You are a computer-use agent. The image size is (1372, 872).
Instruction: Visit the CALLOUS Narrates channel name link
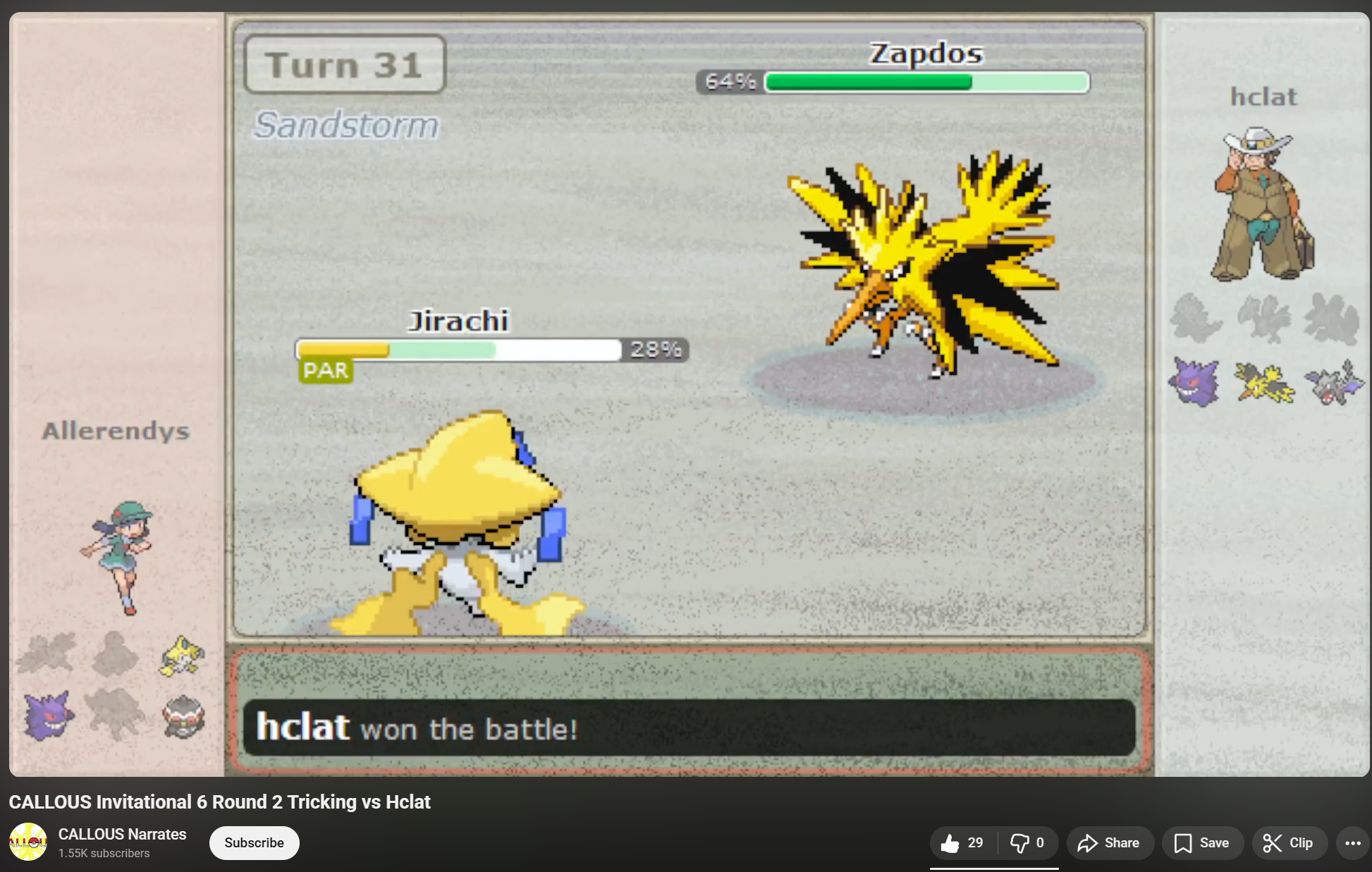tap(122, 834)
